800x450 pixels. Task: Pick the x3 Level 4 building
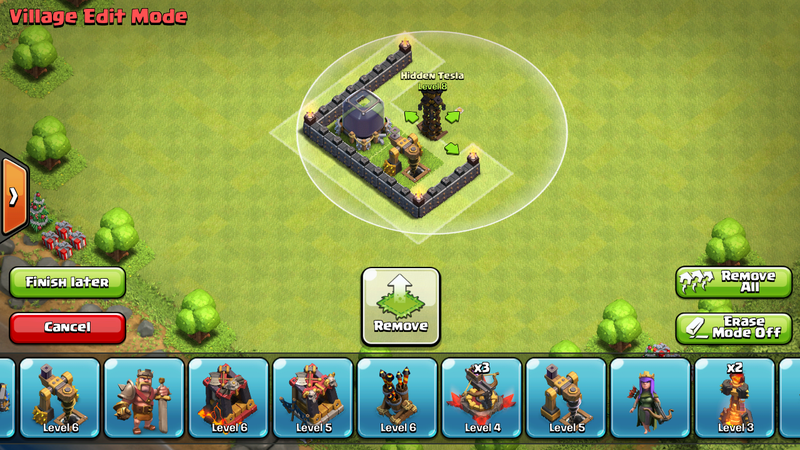pyautogui.click(x=482, y=397)
